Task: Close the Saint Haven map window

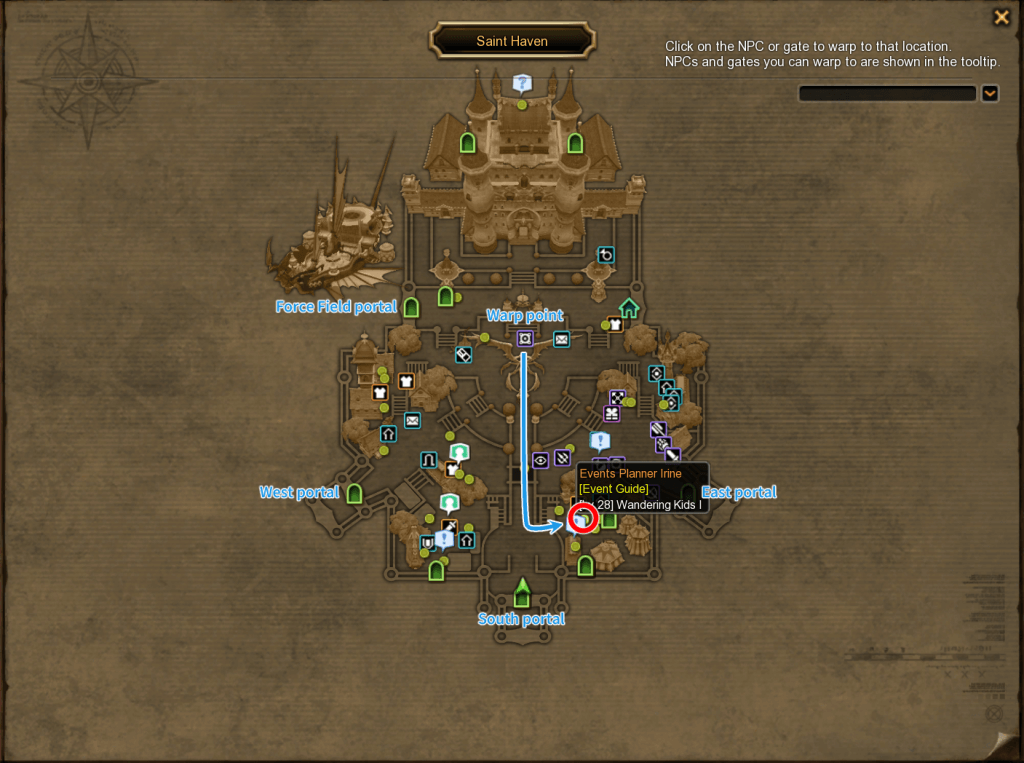Action: pyautogui.click(x=1000, y=17)
